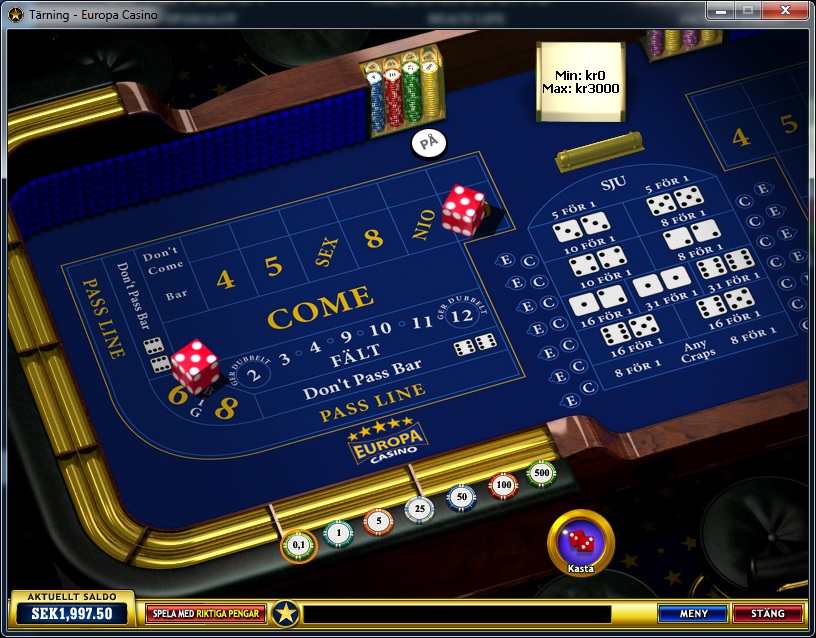816x638 pixels.
Task: Roll the dice with the Kasta button
Action: 581,543
